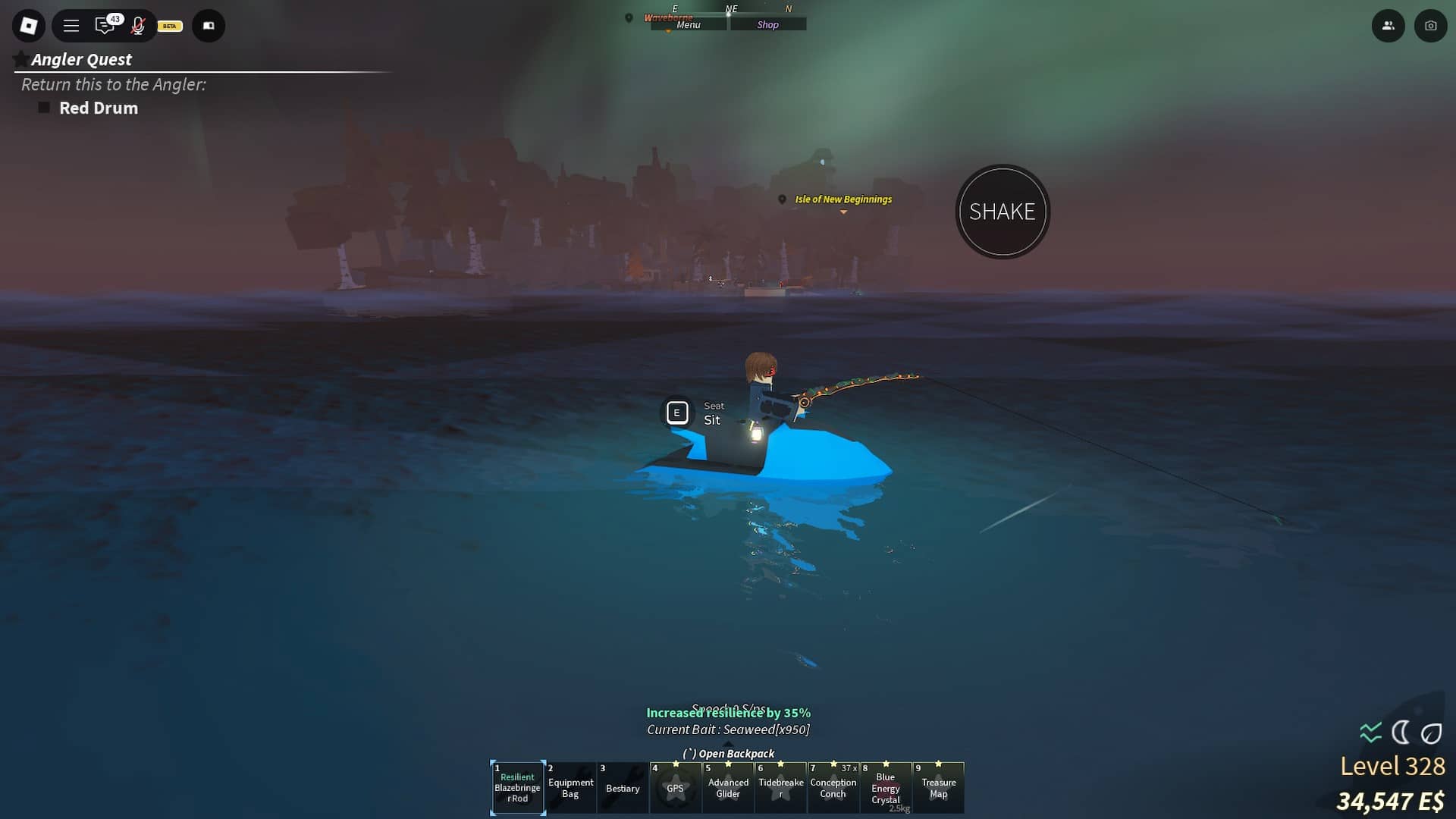Select the Blue Energy Crystal
The height and width of the screenshot is (819, 1456).
click(x=886, y=788)
